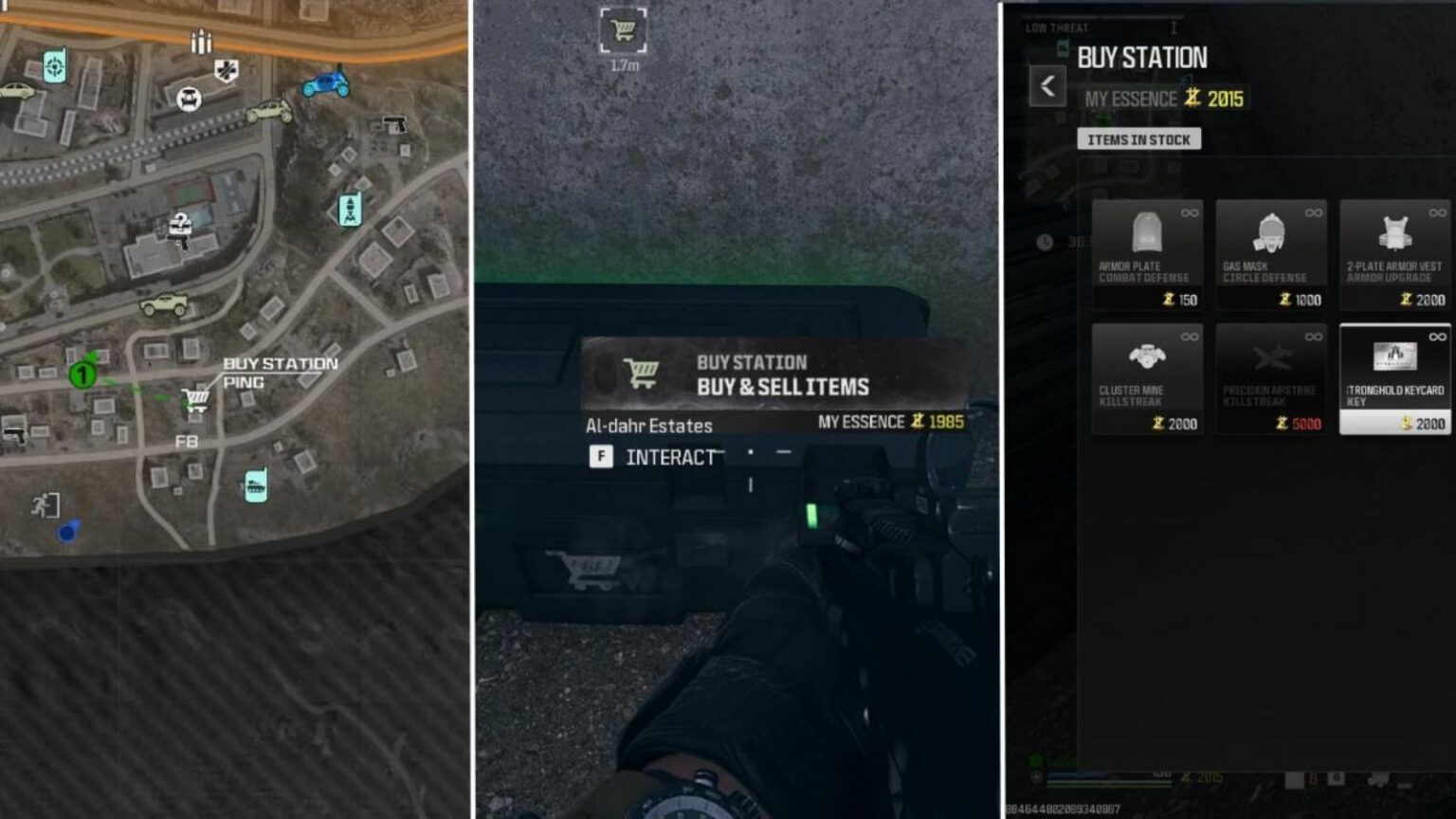
Task: Buy the Cluster Mine killstreak
Action: (1147, 379)
